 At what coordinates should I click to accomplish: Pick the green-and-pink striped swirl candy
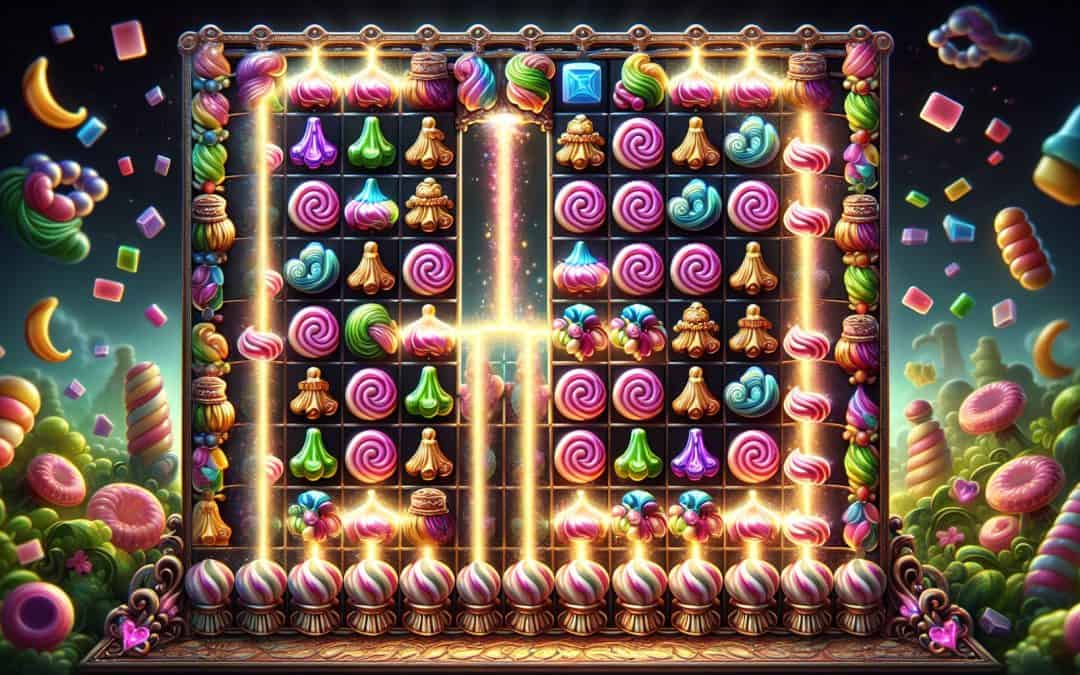point(371,331)
